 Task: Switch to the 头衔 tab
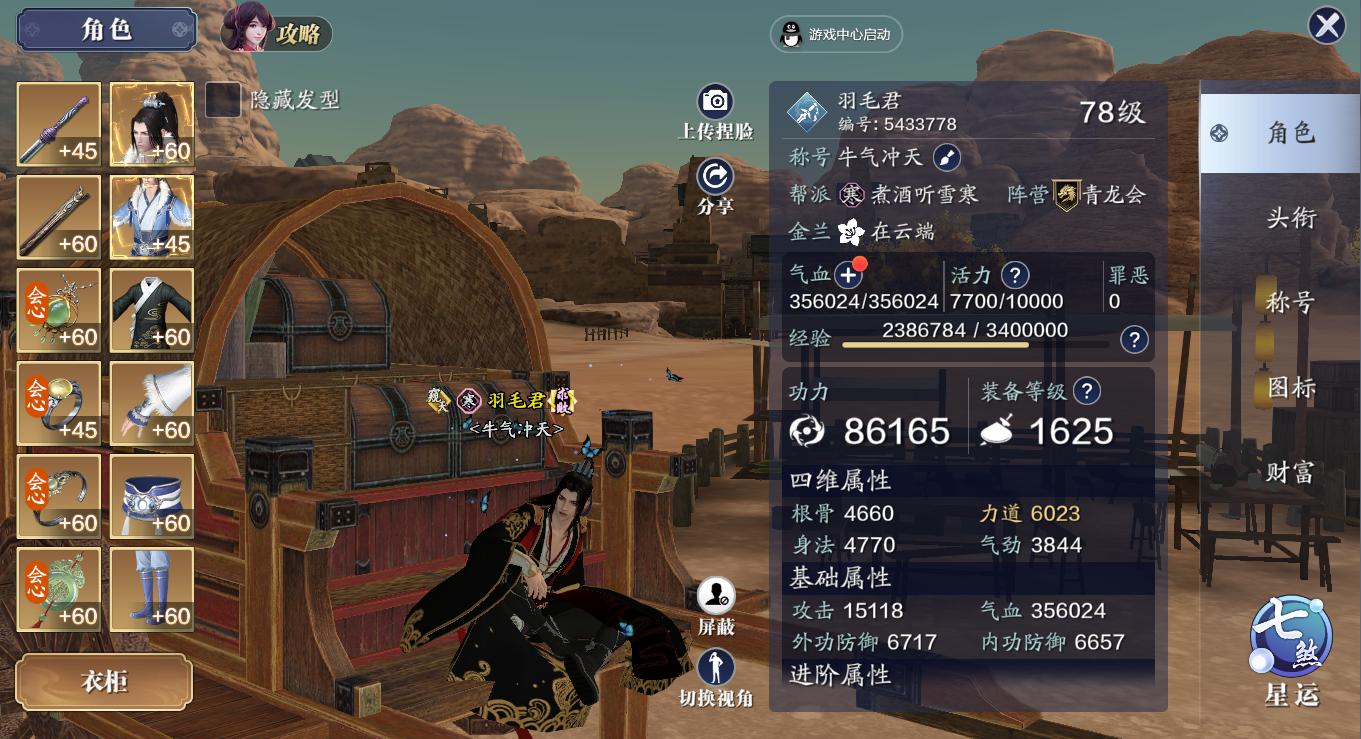click(1291, 216)
